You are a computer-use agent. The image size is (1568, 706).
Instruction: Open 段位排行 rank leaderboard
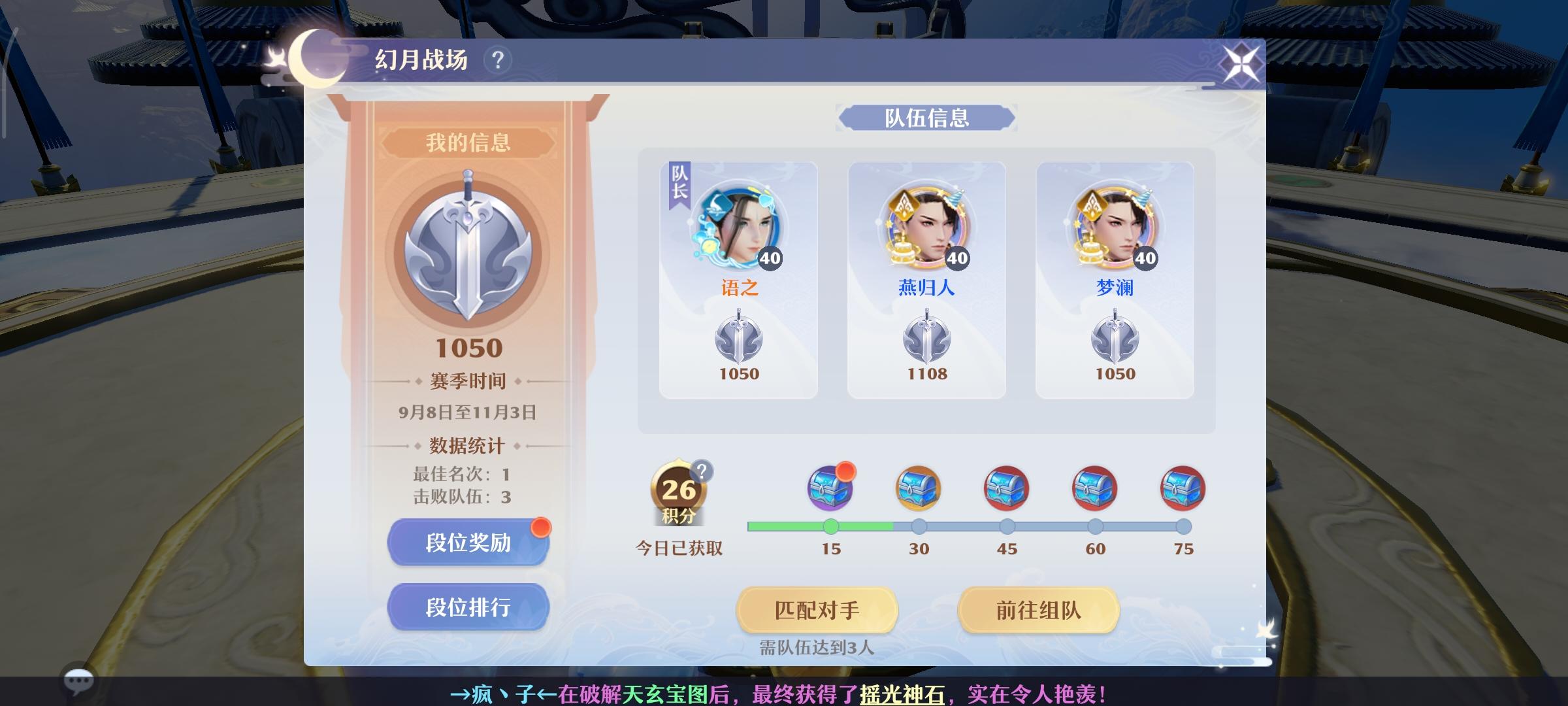click(468, 607)
